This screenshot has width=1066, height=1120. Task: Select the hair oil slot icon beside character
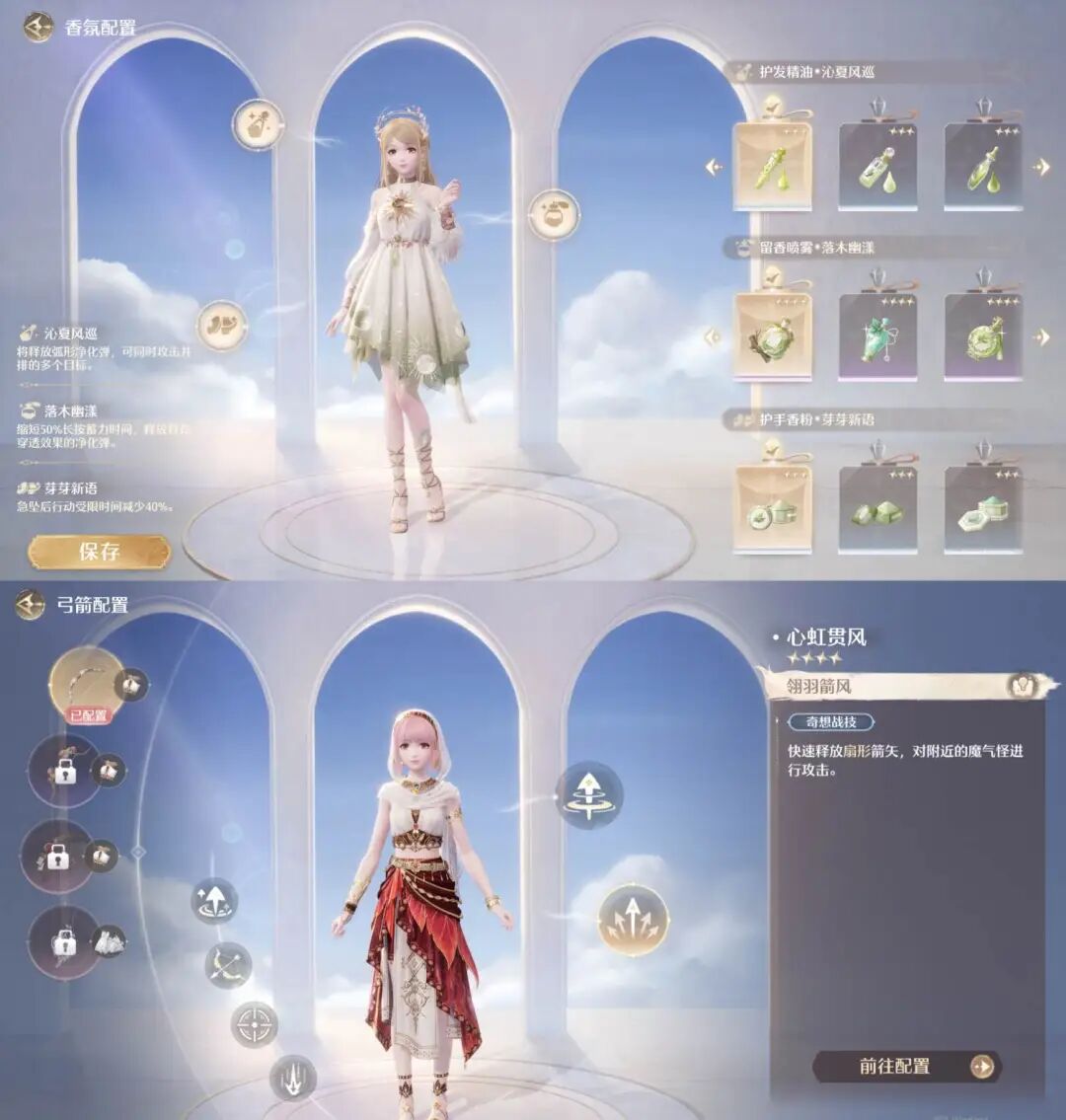(x=258, y=125)
